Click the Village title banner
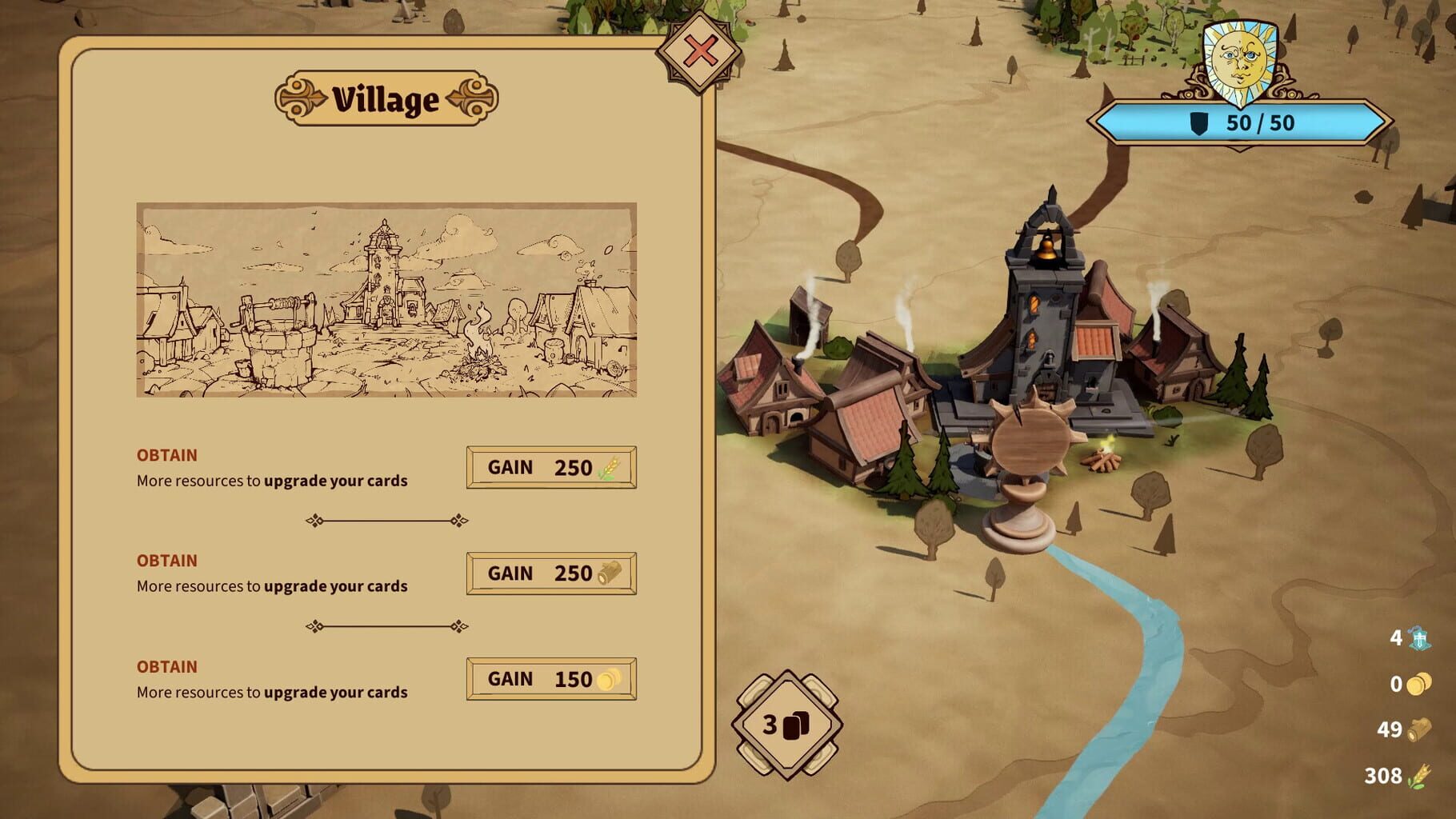 [386, 98]
